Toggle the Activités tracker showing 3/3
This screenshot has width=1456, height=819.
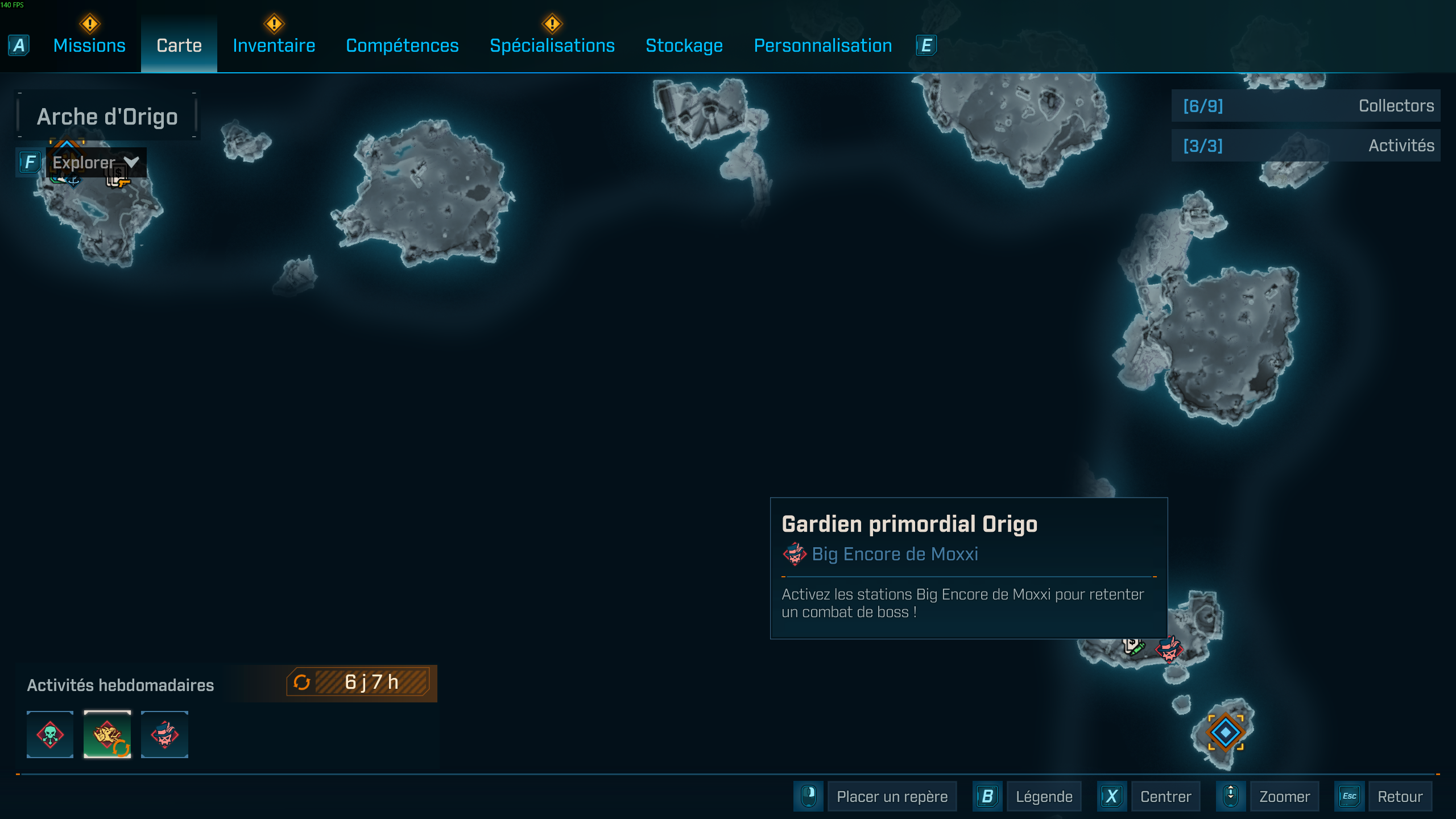(x=1305, y=146)
